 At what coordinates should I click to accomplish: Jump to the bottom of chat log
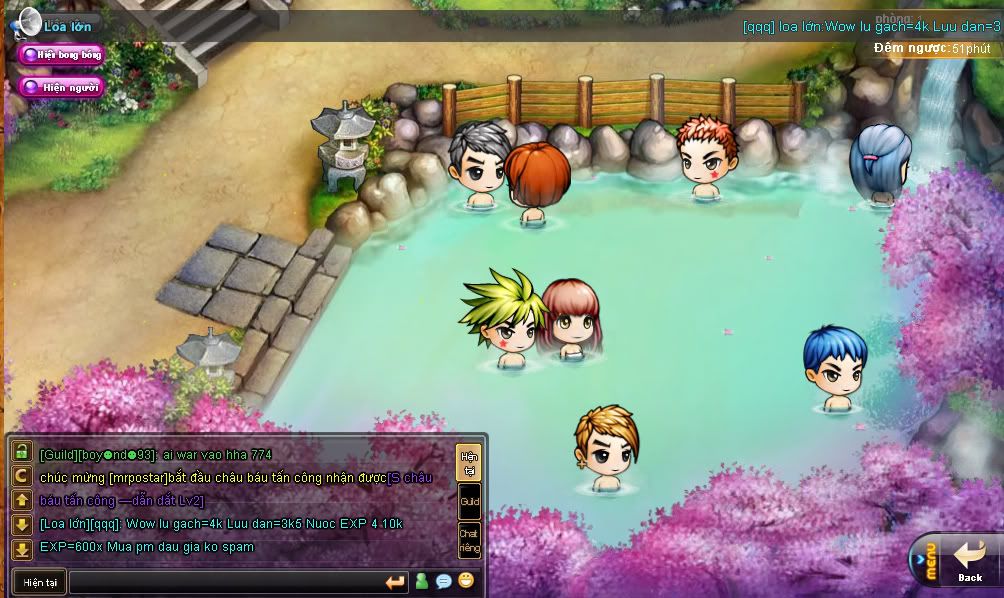pos(22,548)
